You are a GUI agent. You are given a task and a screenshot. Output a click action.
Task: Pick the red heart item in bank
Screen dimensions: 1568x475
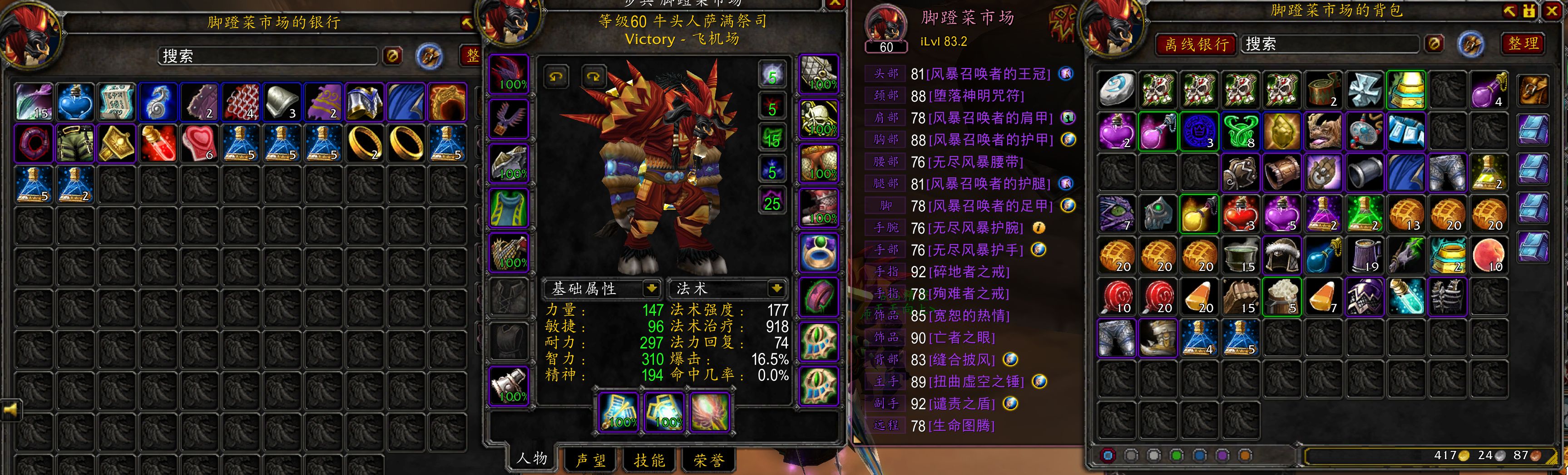point(199,143)
